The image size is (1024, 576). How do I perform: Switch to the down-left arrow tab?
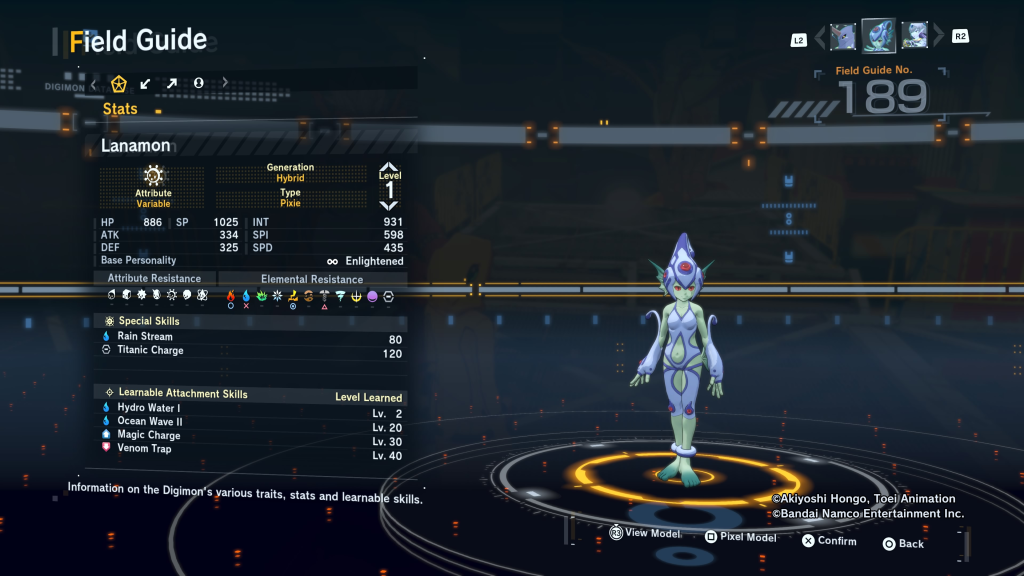(x=146, y=83)
